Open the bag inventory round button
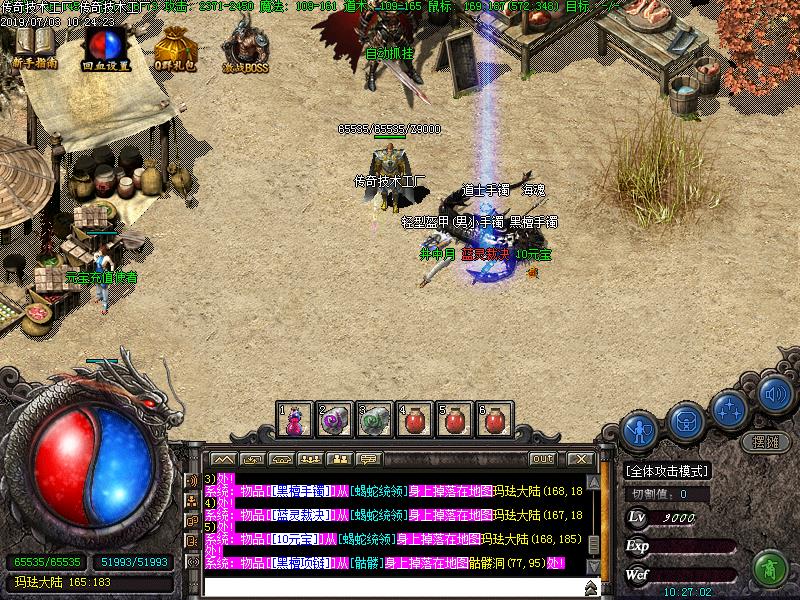Screen dimensions: 800x600 pyautogui.click(x=686, y=421)
